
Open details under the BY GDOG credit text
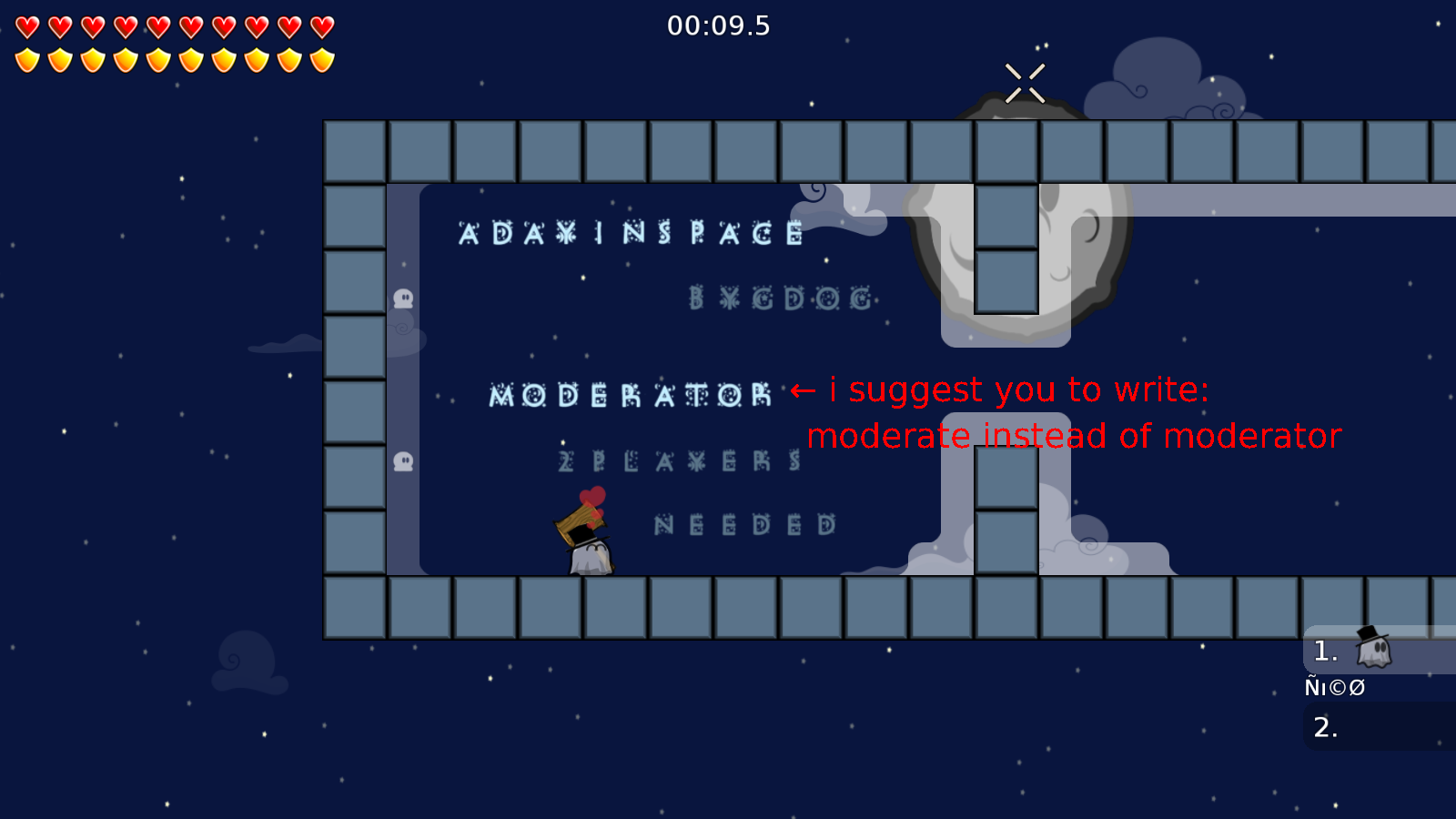point(781,296)
